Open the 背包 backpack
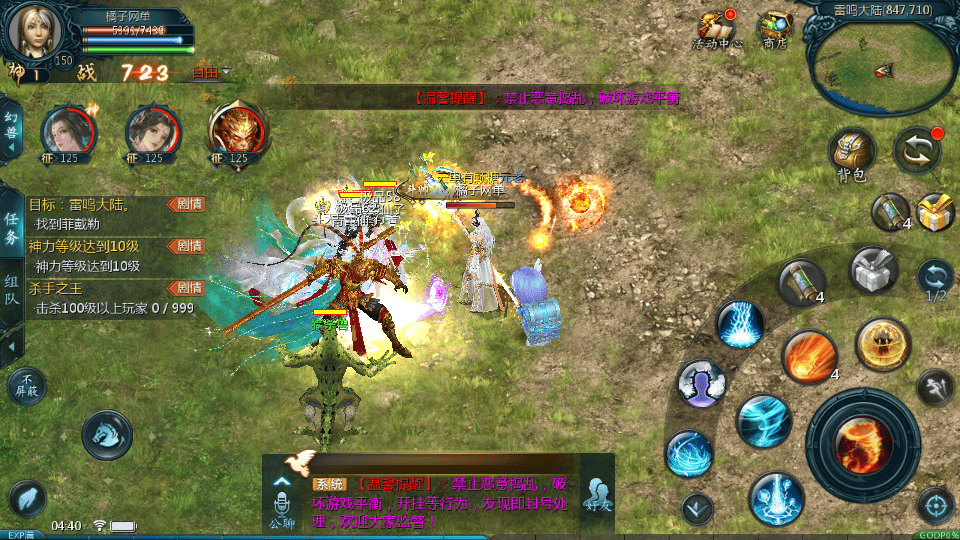Image resolution: width=960 pixels, height=540 pixels. coord(852,155)
